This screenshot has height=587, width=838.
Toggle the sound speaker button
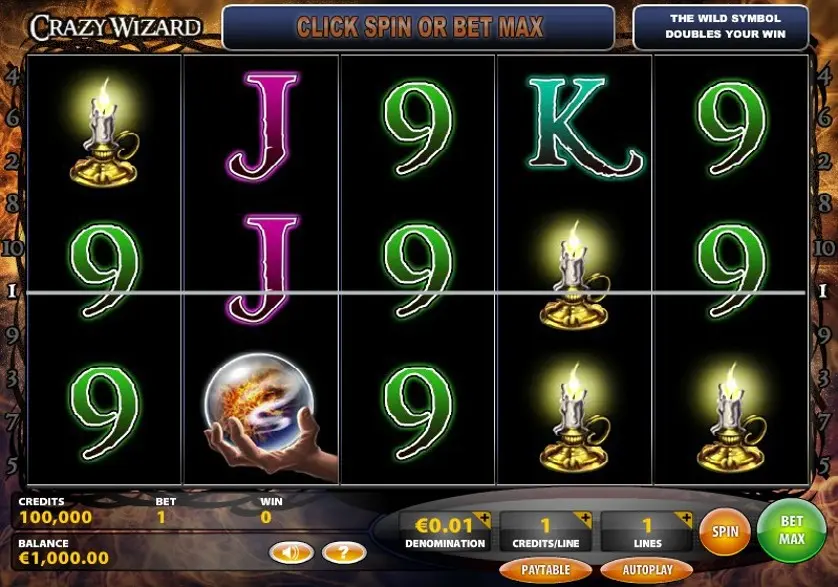pos(285,551)
